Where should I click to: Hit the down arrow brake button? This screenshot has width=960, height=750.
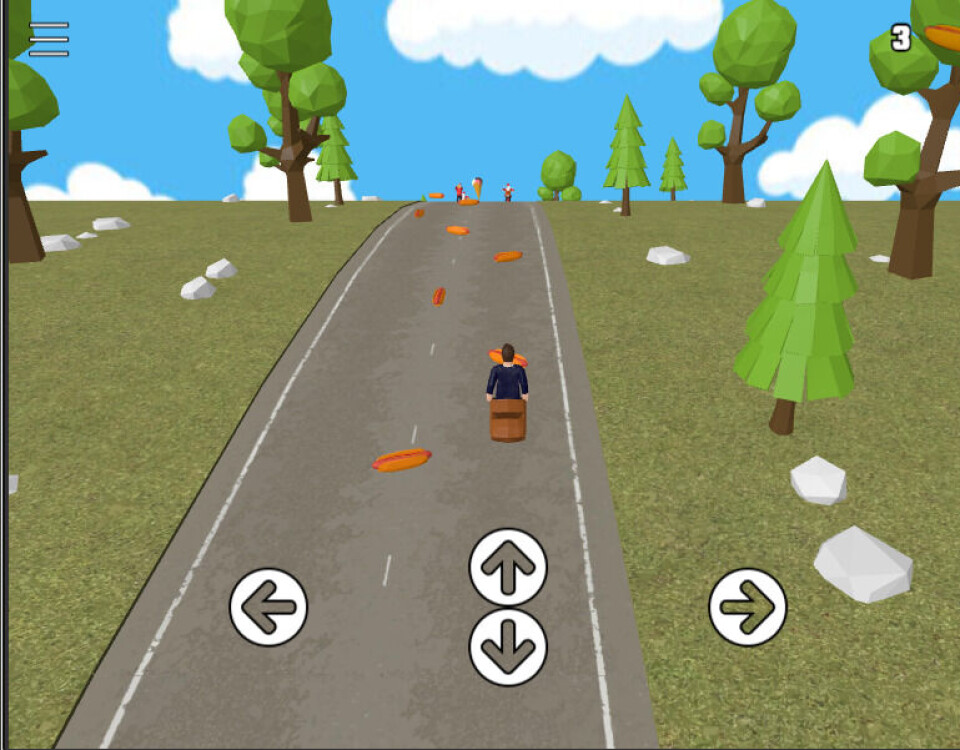tap(508, 647)
